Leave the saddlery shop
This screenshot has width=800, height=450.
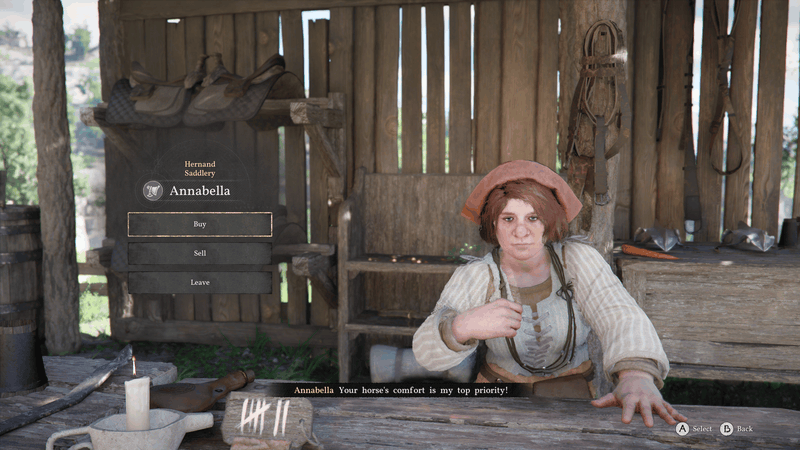click(200, 282)
